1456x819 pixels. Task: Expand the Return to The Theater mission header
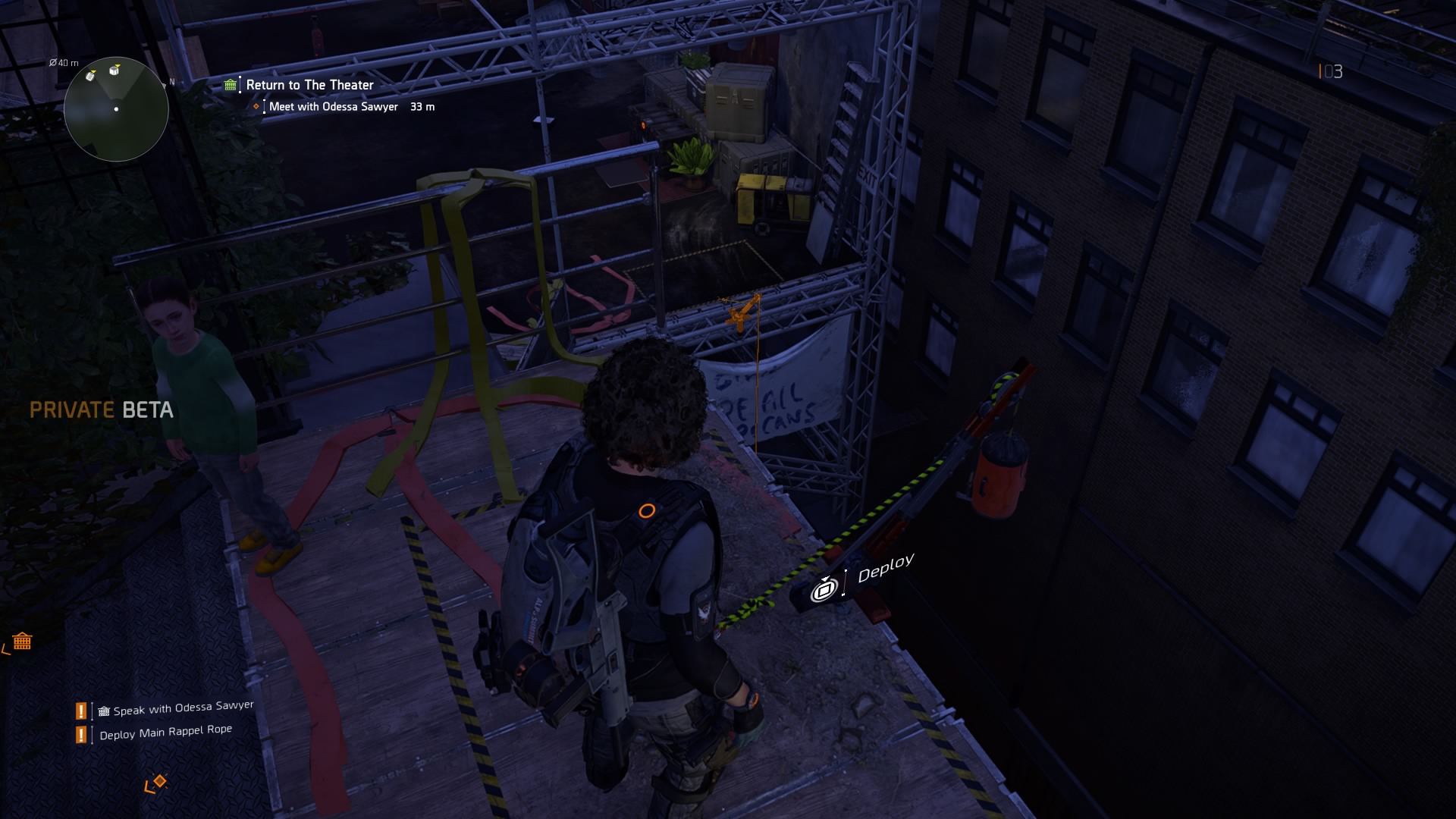(309, 85)
